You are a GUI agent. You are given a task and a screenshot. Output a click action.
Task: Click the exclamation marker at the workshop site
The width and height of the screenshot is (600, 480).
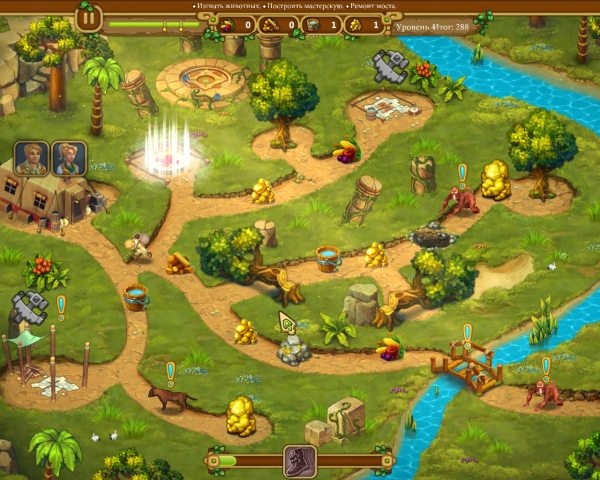pos(61,305)
